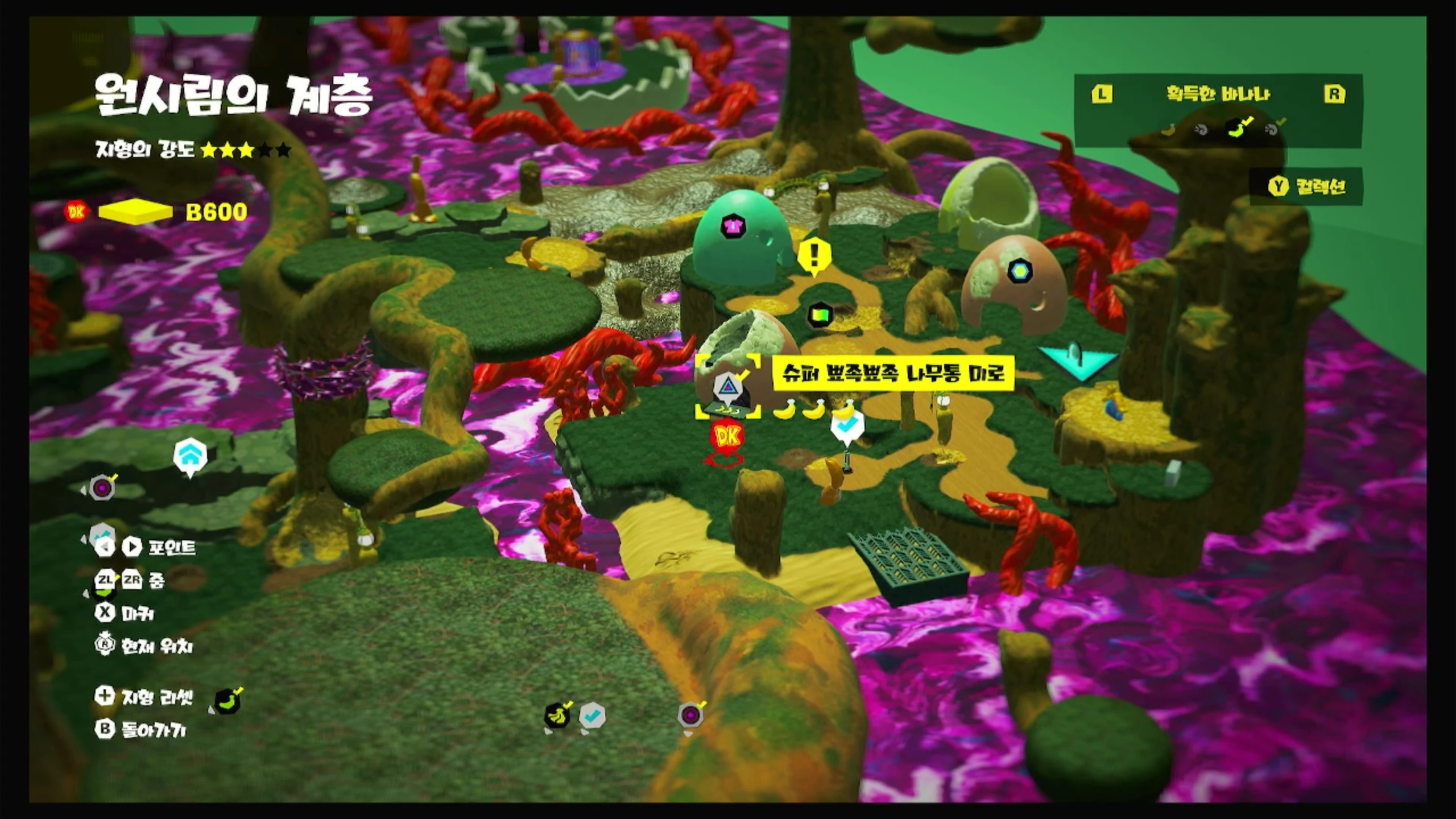The image size is (1456, 819).
Task: Click the pink shirt marker on the teal egg
Action: [x=732, y=226]
